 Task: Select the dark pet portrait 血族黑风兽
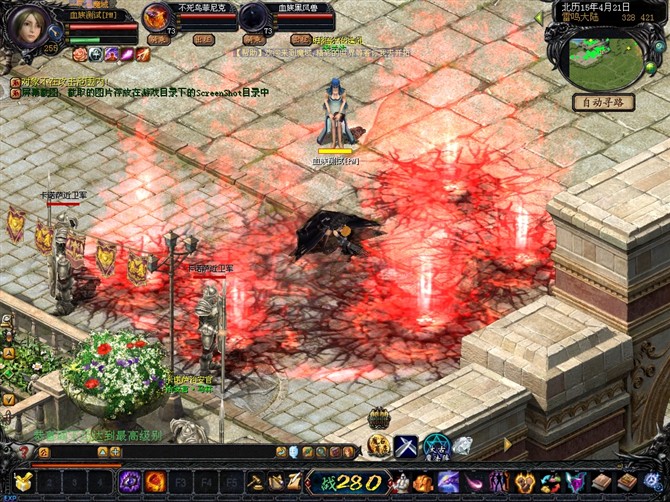click(253, 17)
